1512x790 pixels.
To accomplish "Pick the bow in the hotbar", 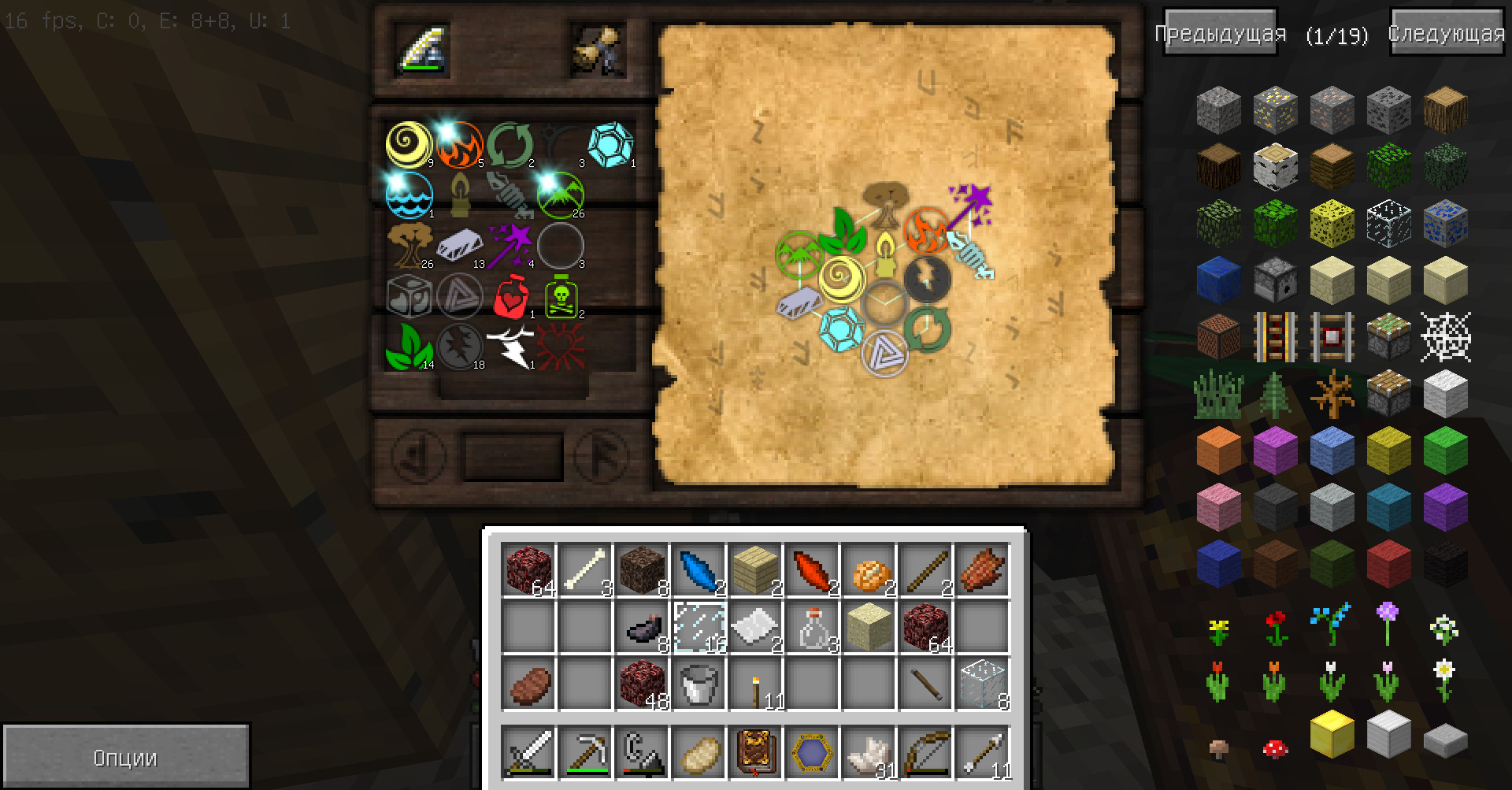I will click(x=925, y=754).
